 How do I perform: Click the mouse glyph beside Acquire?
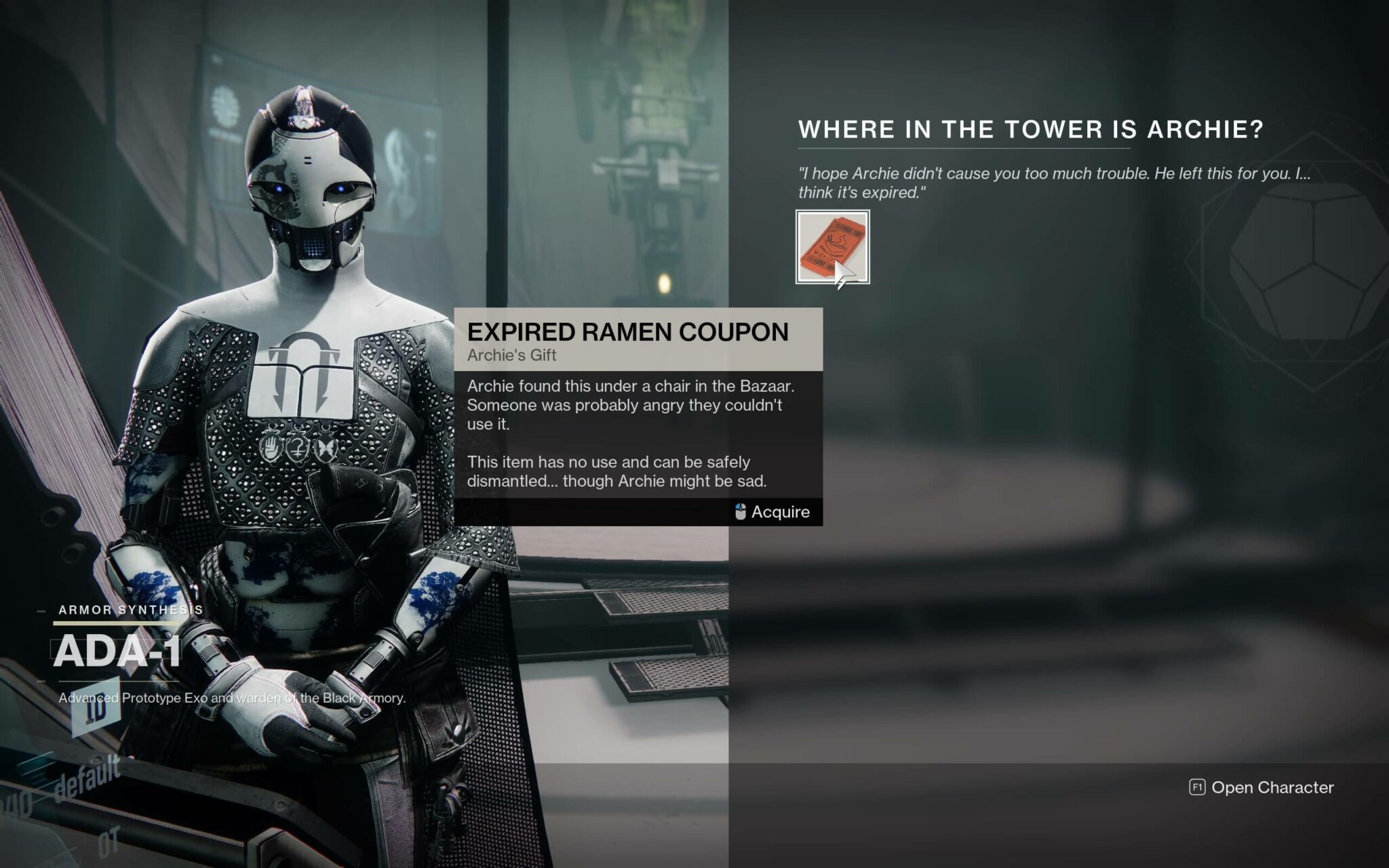(x=739, y=512)
